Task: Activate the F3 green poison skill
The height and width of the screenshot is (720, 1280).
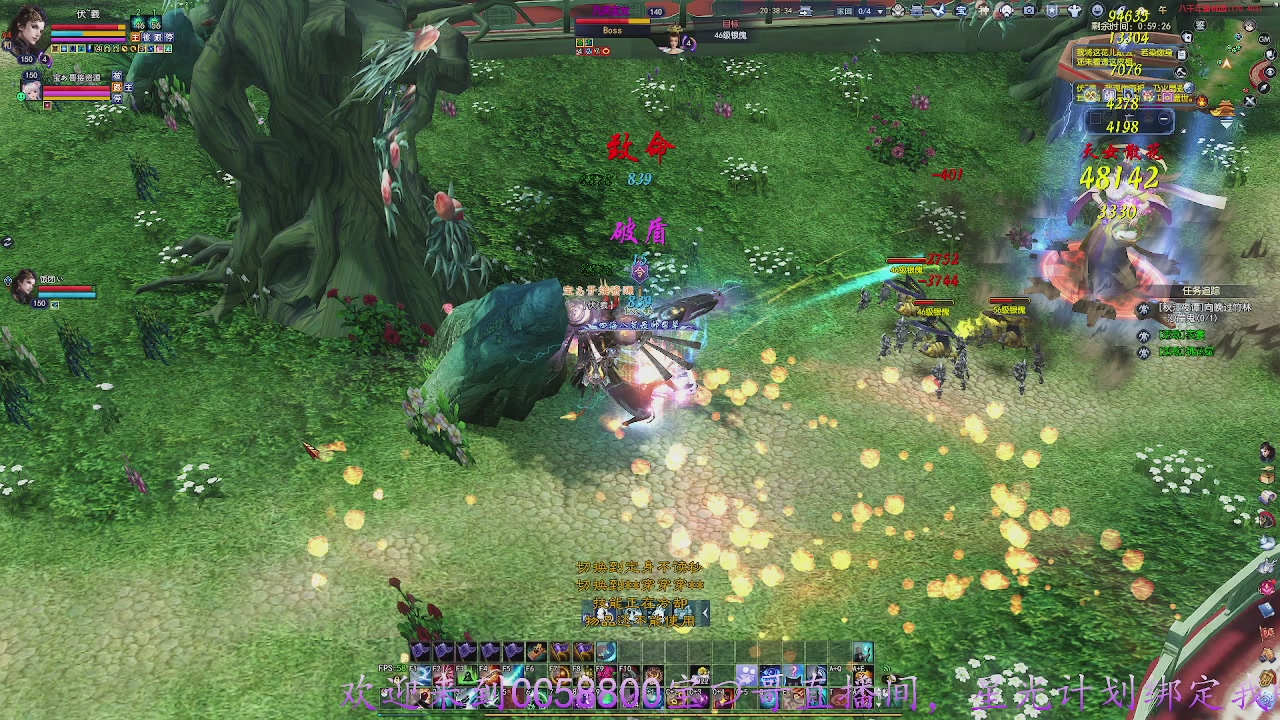Action: coord(467,676)
